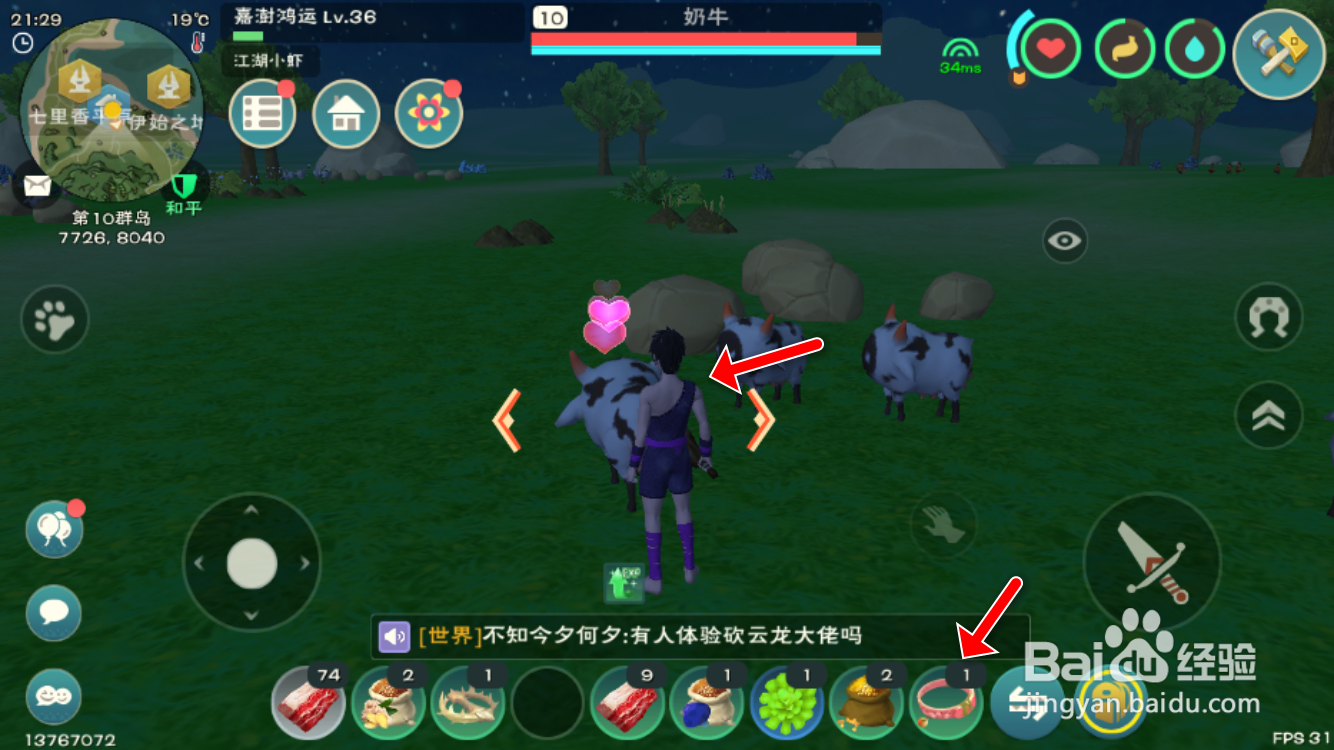Open the mail envelope icon

(x=38, y=185)
